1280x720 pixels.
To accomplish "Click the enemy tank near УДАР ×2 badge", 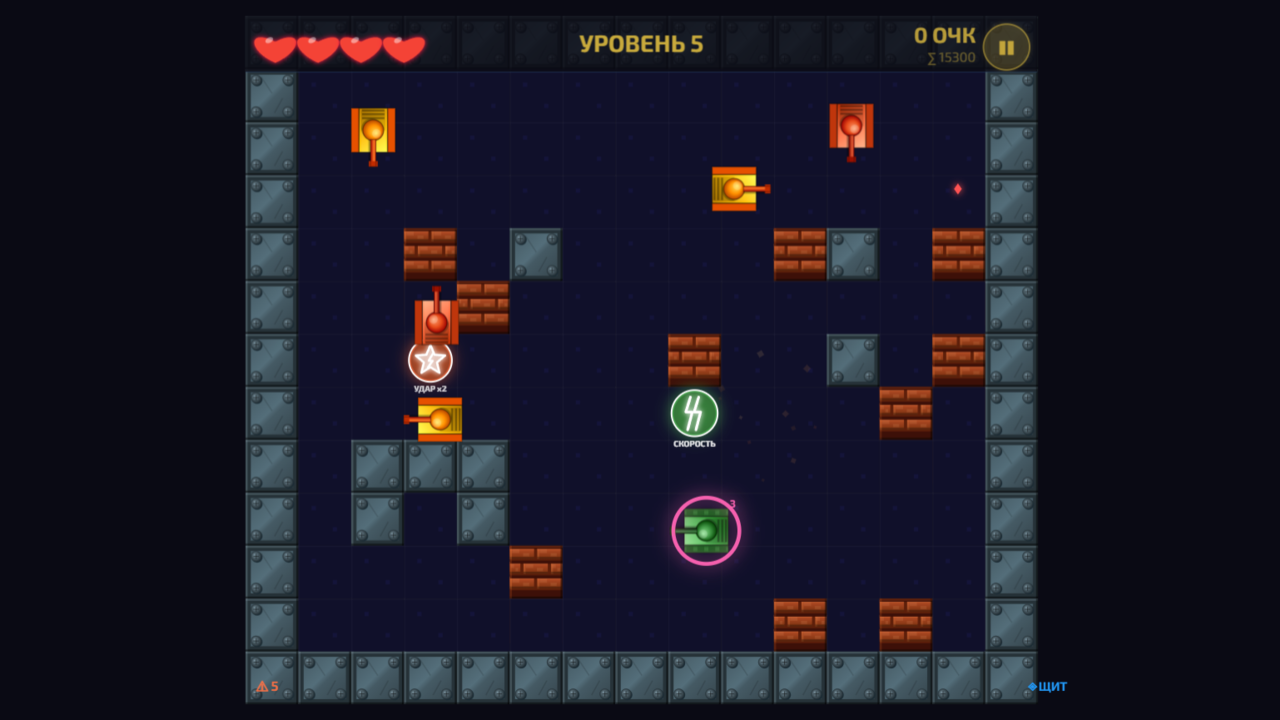I will (x=437, y=318).
